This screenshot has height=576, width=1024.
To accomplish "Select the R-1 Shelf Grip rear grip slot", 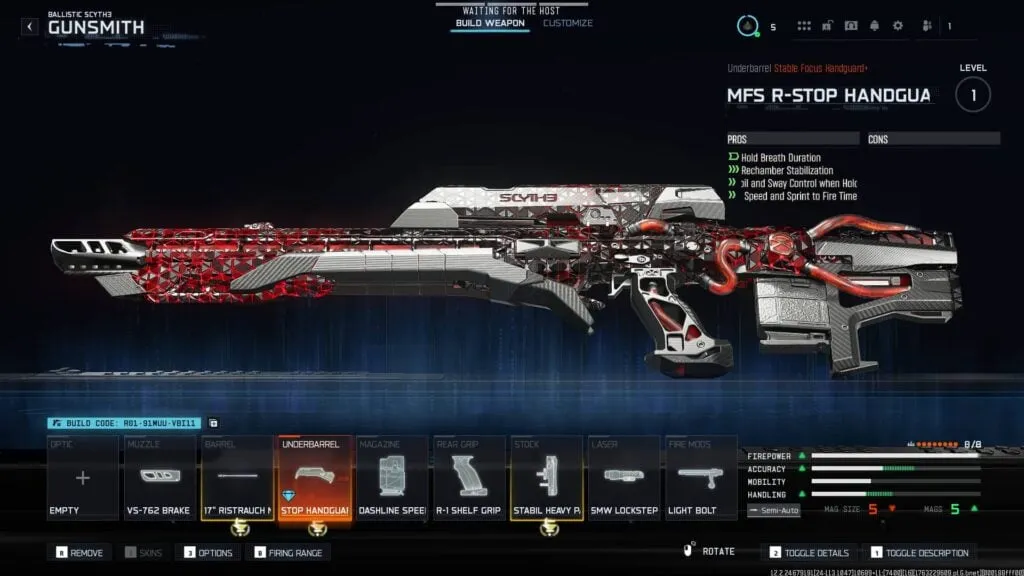I will click(x=470, y=478).
